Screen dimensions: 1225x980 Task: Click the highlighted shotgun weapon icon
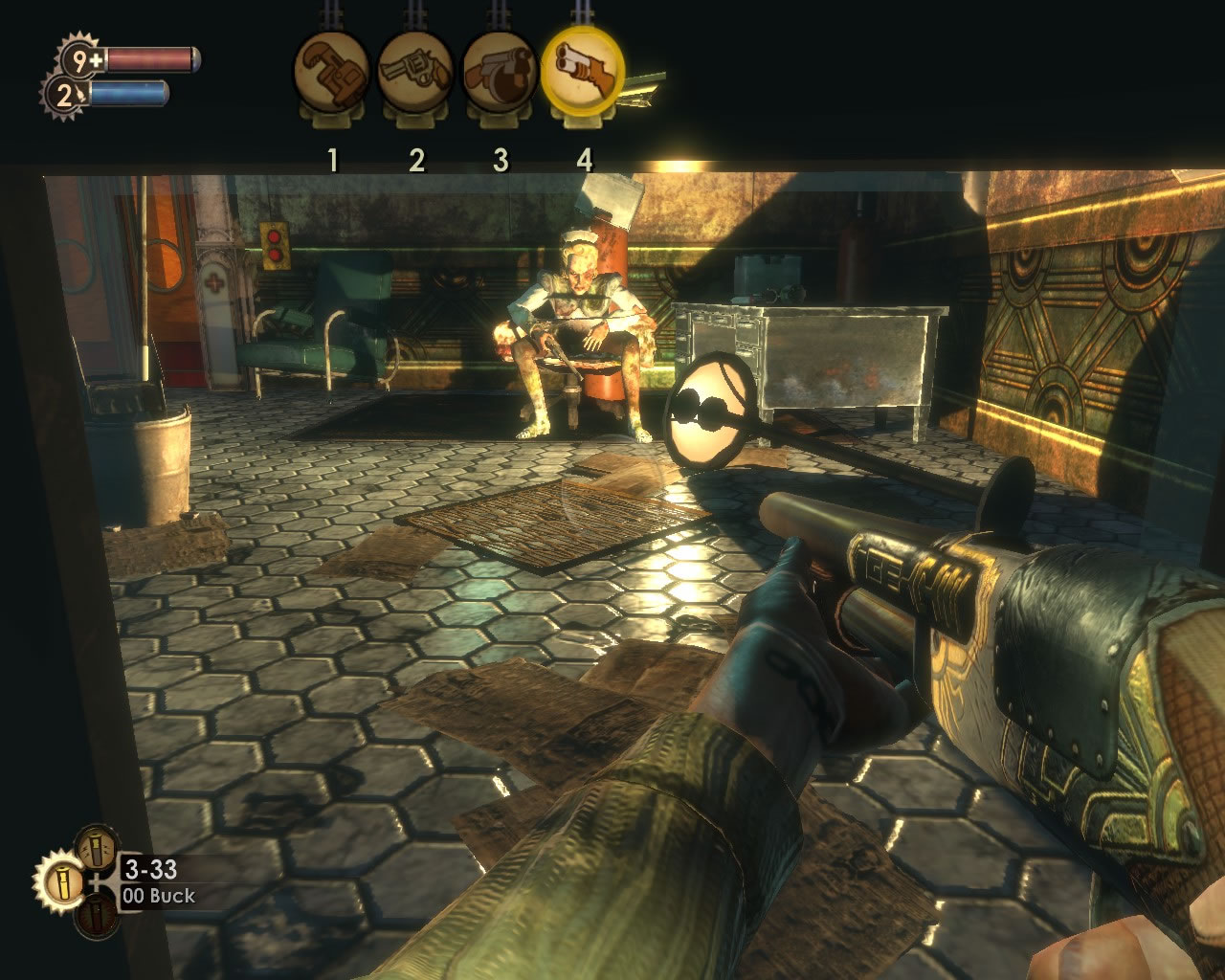[583, 71]
